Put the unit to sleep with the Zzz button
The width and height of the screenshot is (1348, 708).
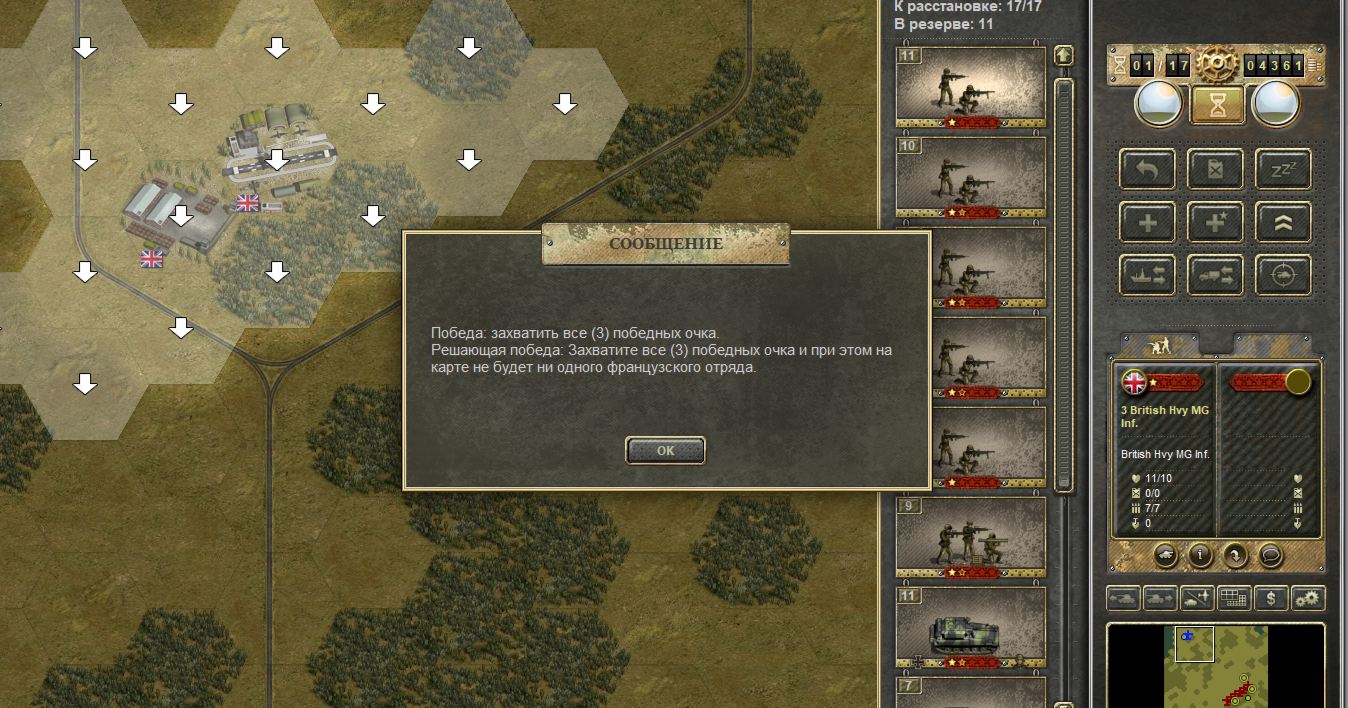[x=1283, y=169]
